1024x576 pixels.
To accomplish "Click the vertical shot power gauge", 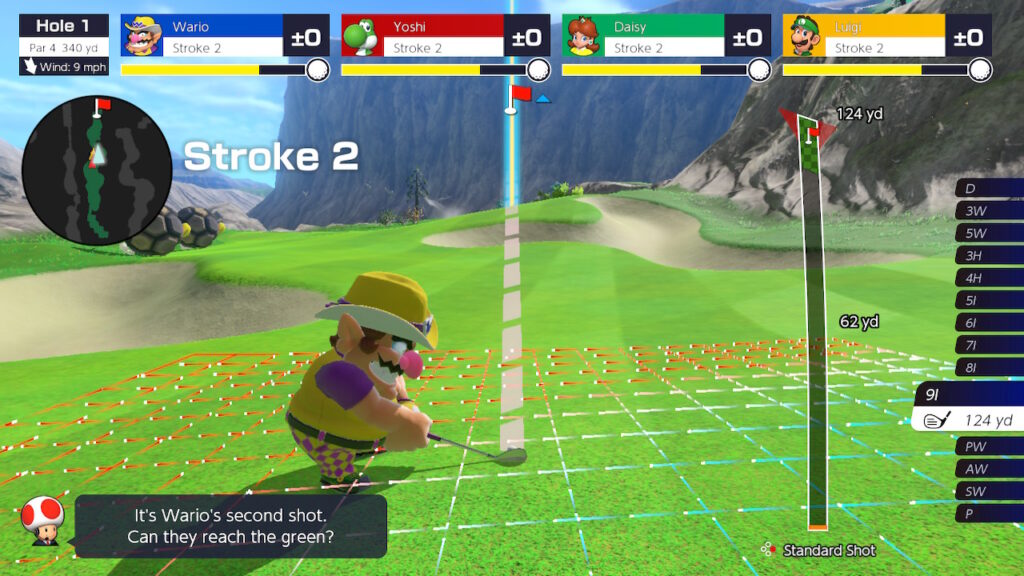I will pos(816,330).
